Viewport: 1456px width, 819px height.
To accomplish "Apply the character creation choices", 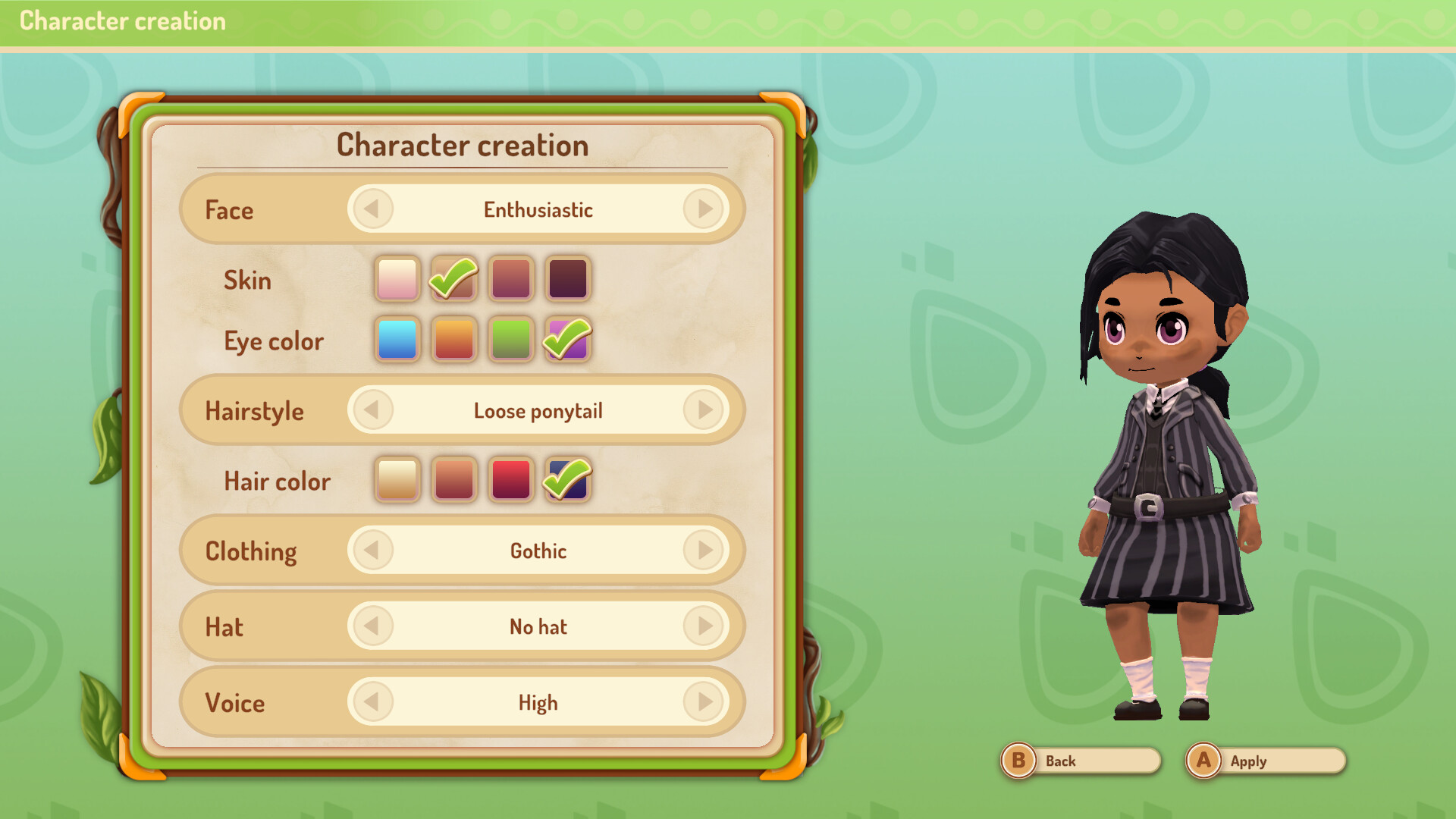I will click(1265, 761).
